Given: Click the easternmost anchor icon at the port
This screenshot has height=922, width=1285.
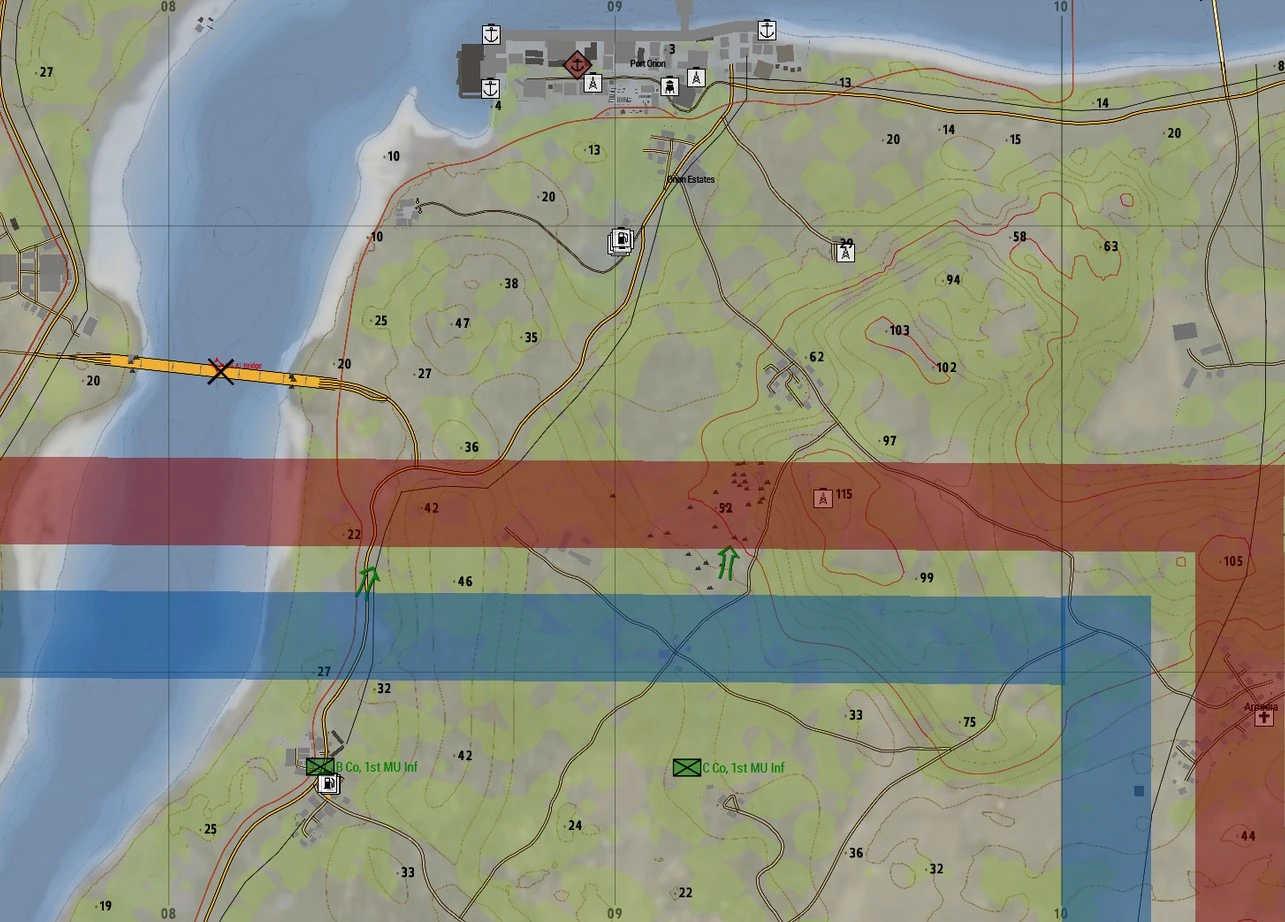Looking at the screenshot, I should pos(766,30).
